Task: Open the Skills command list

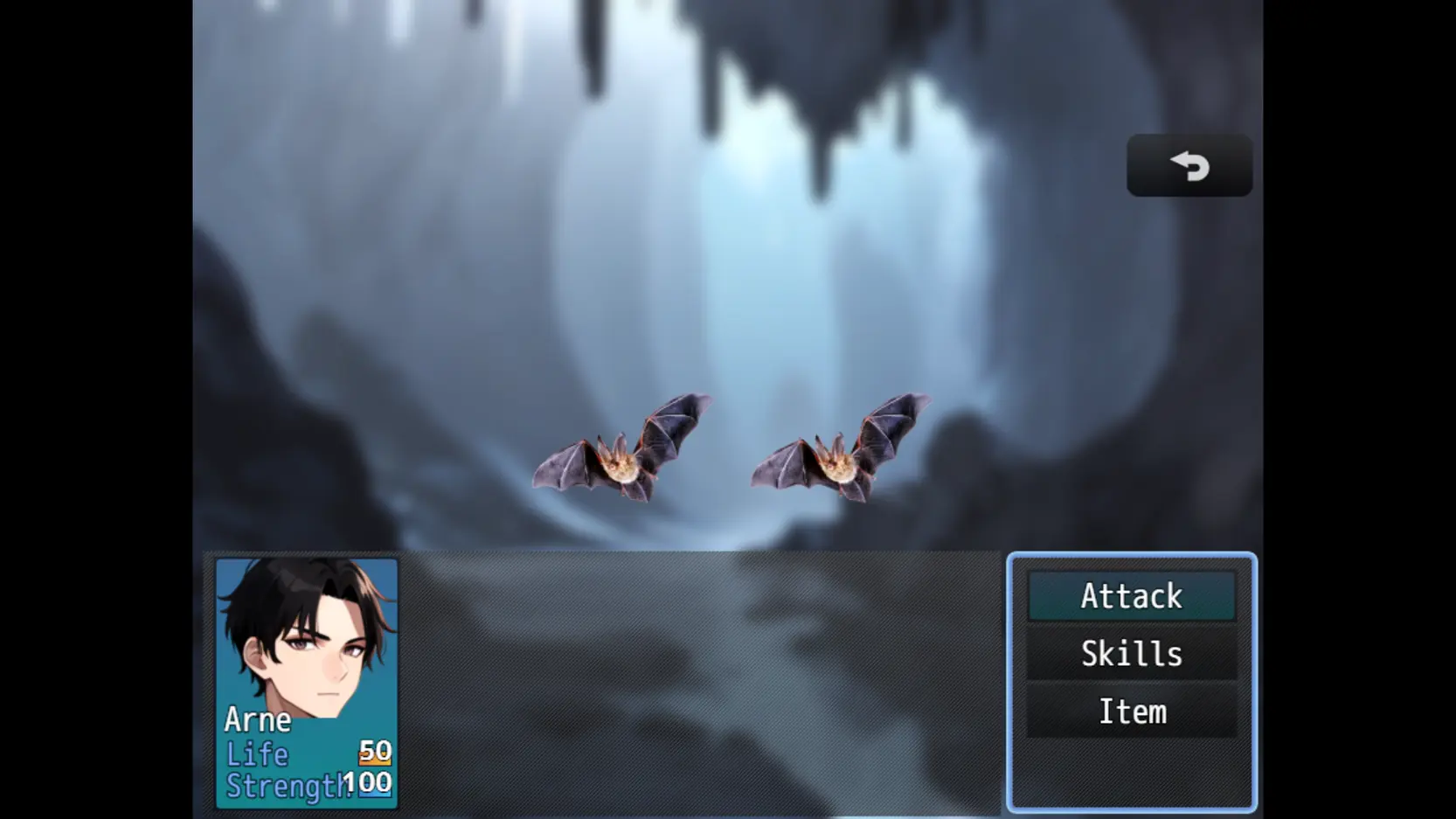Action: pyautogui.click(x=1132, y=655)
